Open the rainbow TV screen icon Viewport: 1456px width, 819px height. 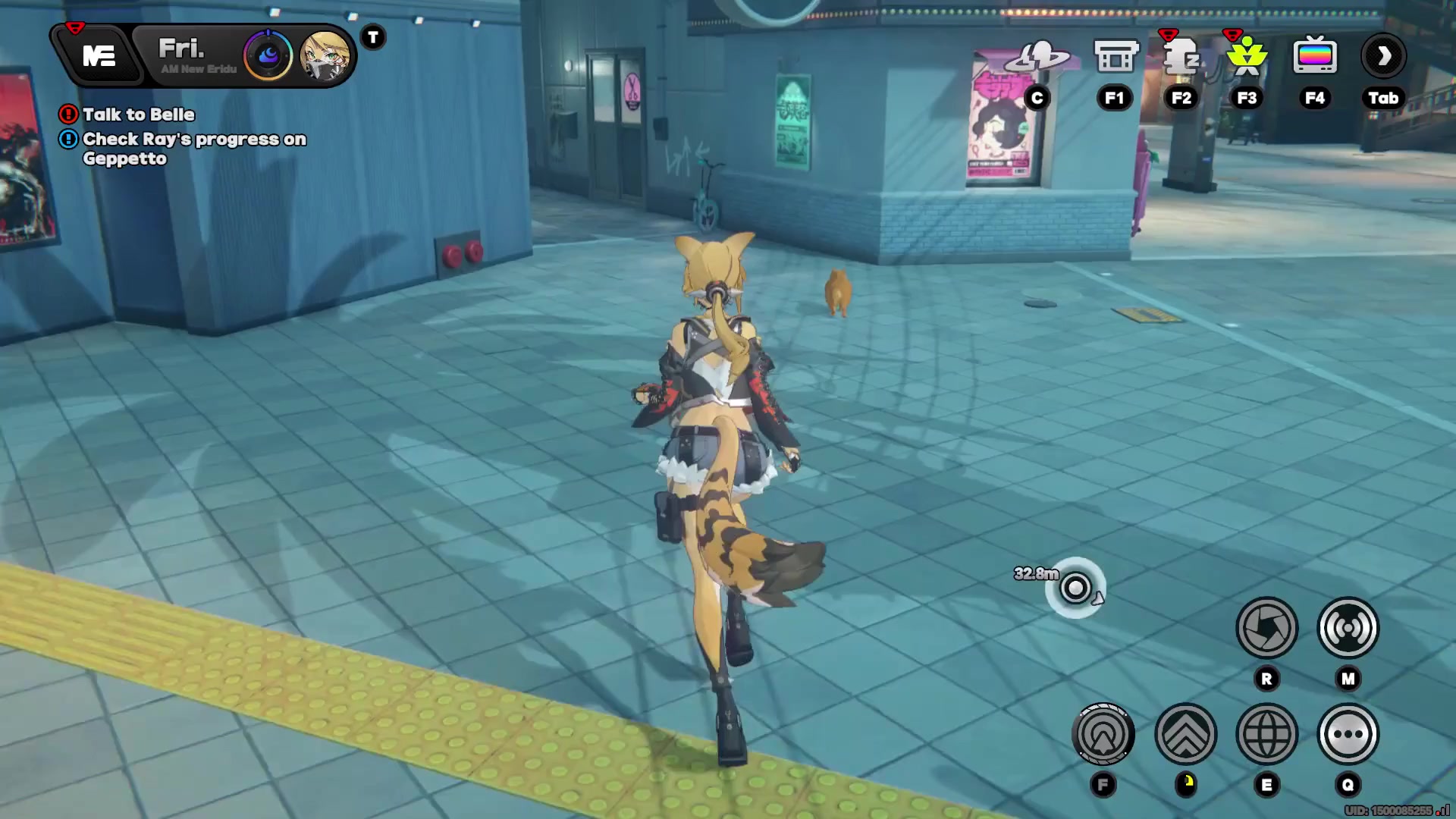tap(1314, 57)
